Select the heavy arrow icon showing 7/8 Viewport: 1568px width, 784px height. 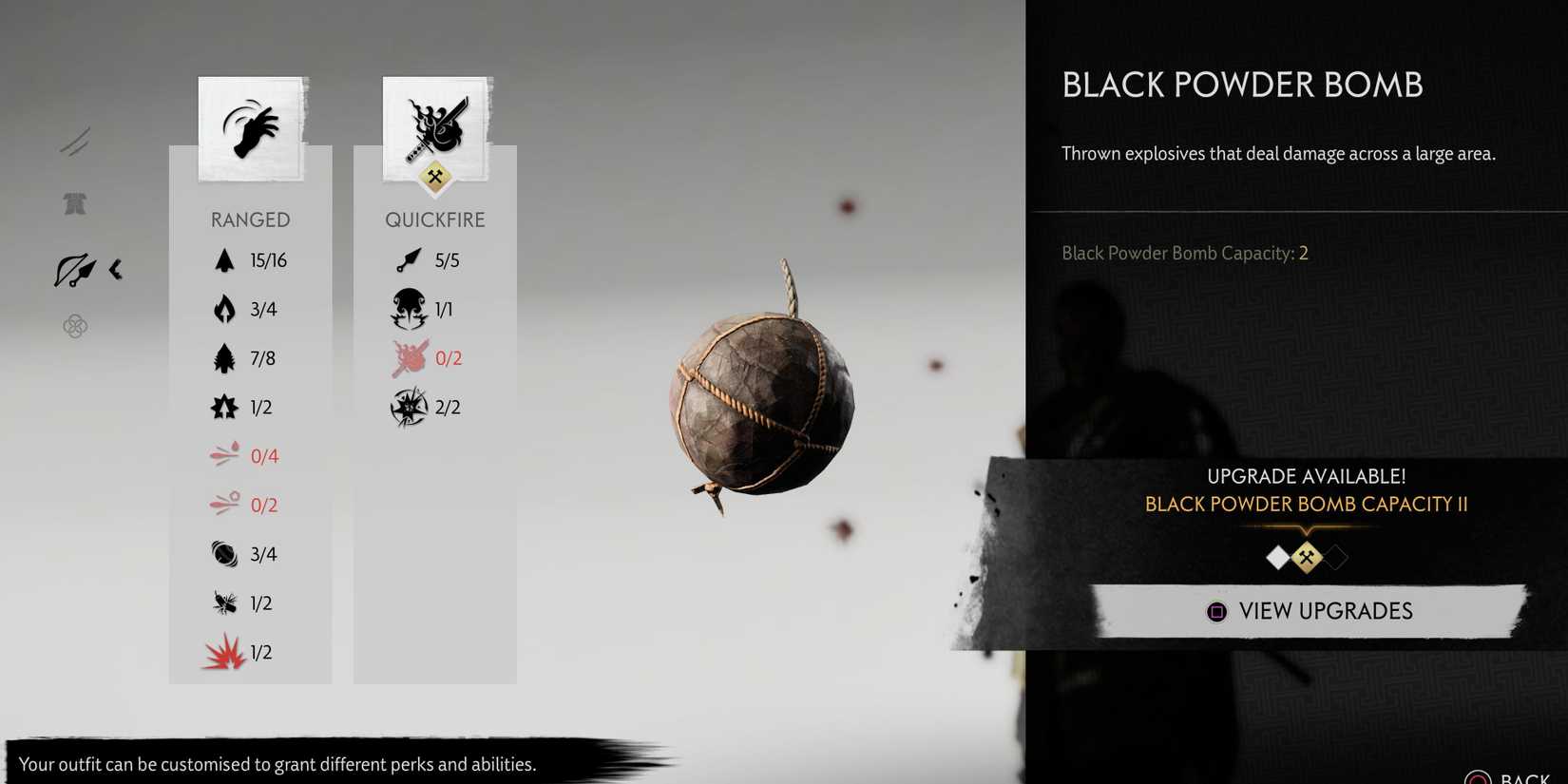[224, 357]
